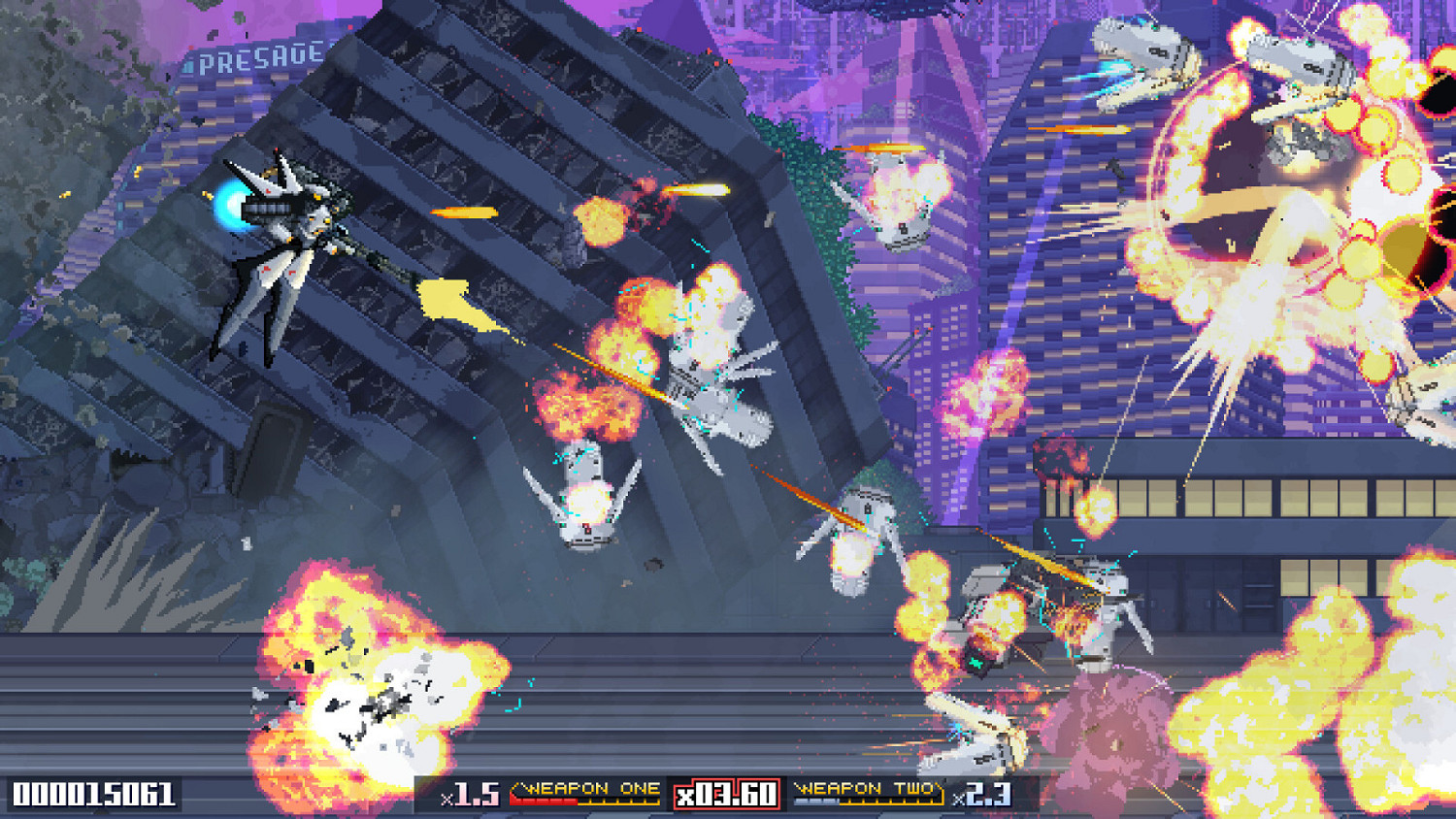The width and height of the screenshot is (1456, 819).
Task: Toggle the highlighted x03.60 multiplier box
Action: [726, 794]
